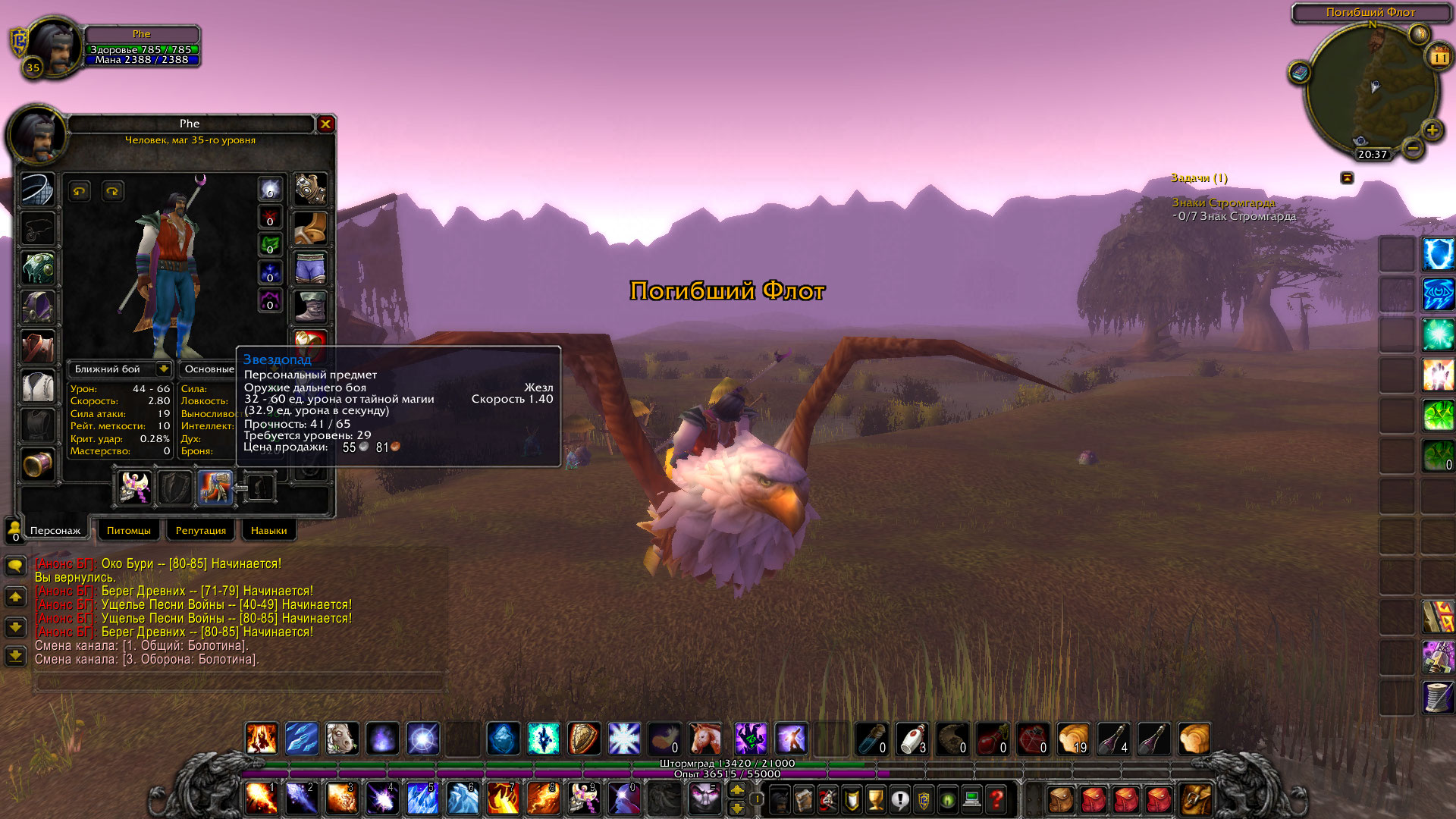
Task: Zoom in the minimap with the plus button
Action: pyautogui.click(x=1432, y=130)
